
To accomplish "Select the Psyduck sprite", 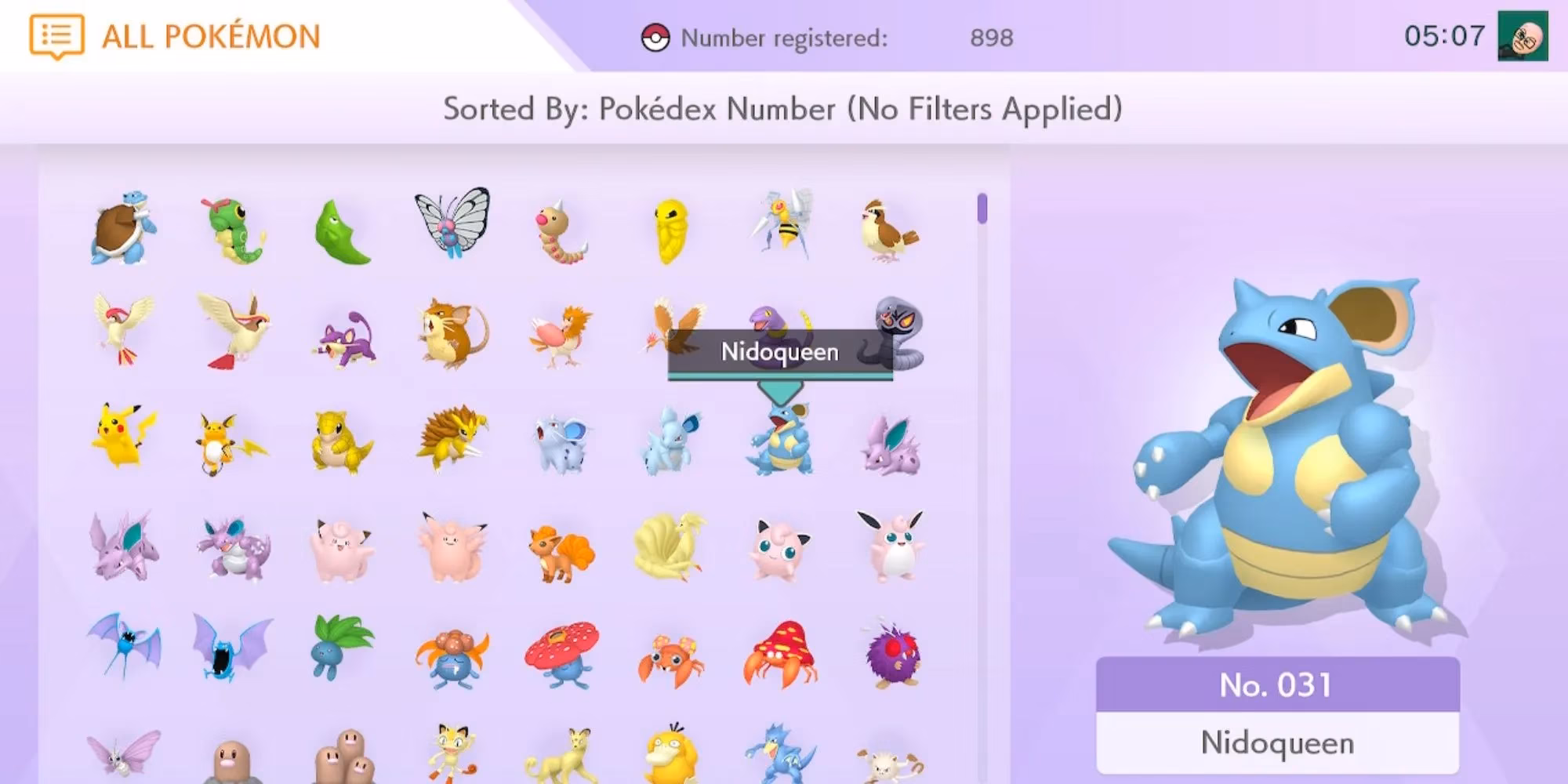I will click(670, 757).
